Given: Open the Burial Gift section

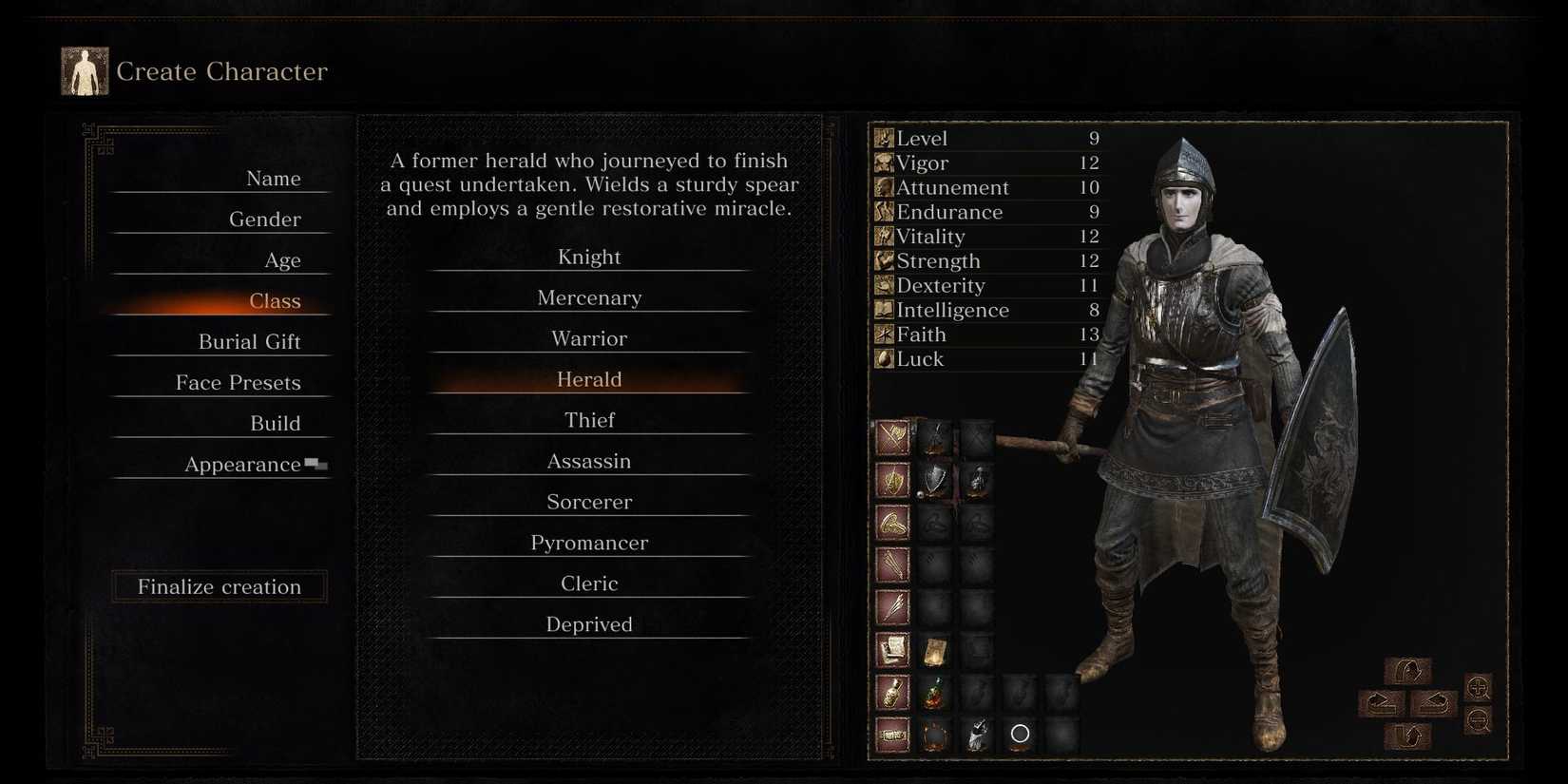Looking at the screenshot, I should point(248,341).
